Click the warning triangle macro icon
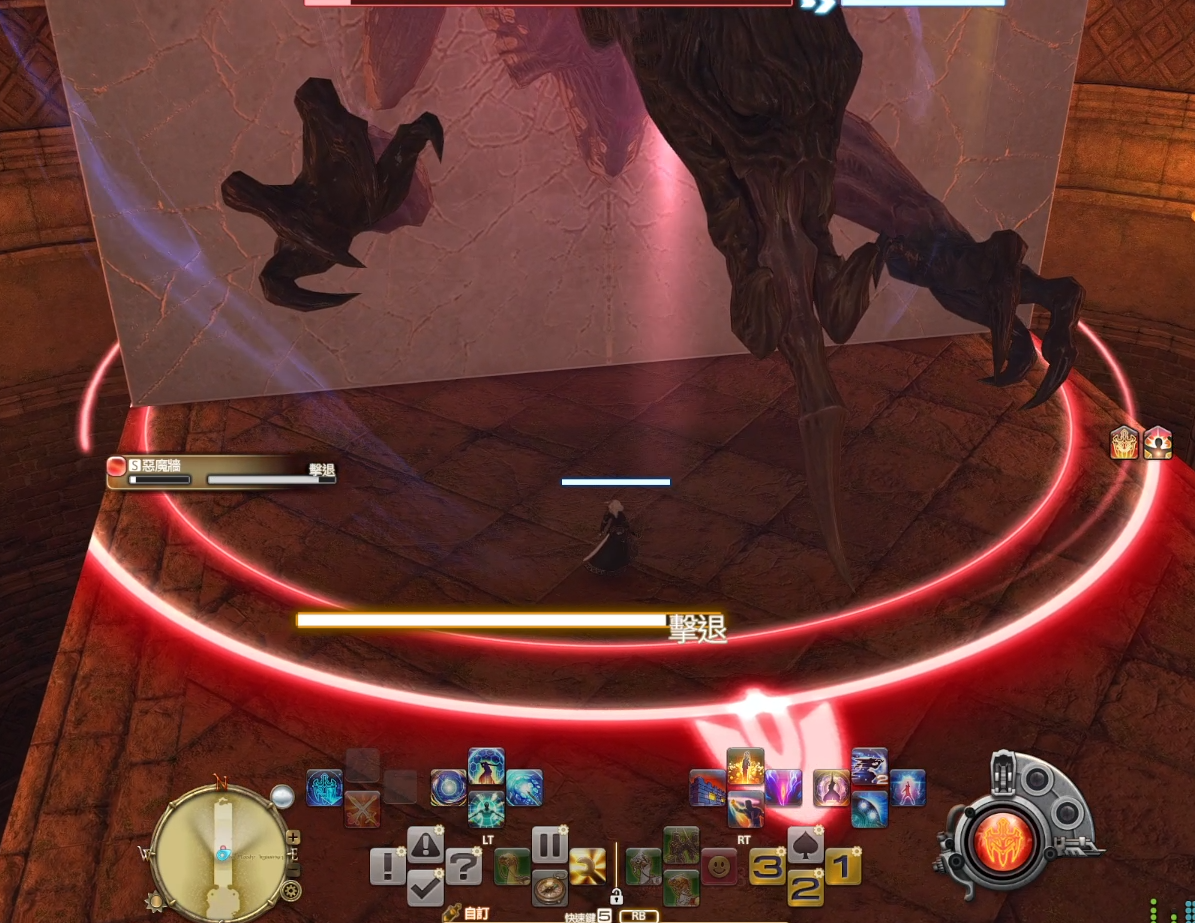The width and height of the screenshot is (1195, 923). point(425,846)
